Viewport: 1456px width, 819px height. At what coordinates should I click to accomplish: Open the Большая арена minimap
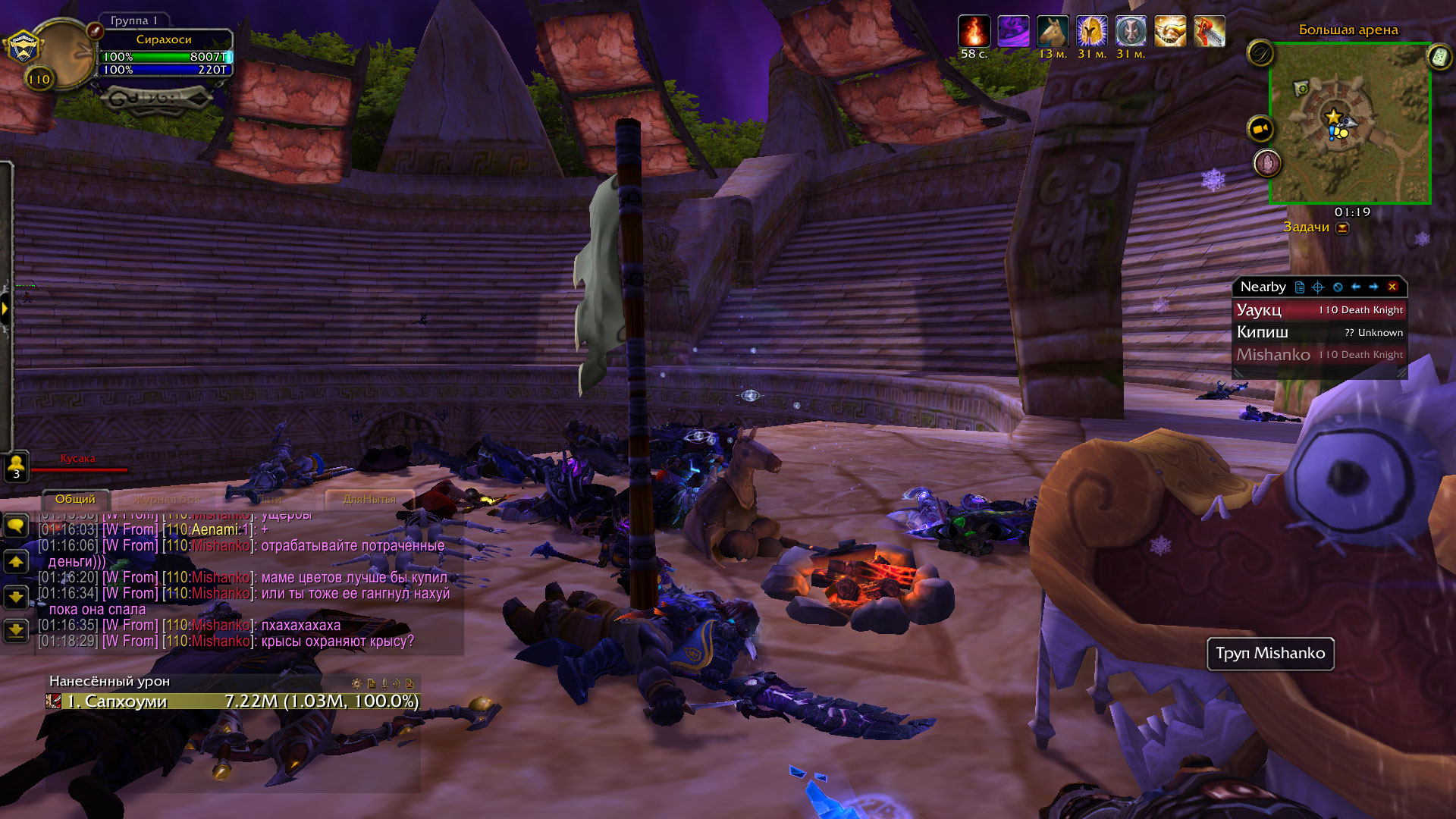(1350, 124)
